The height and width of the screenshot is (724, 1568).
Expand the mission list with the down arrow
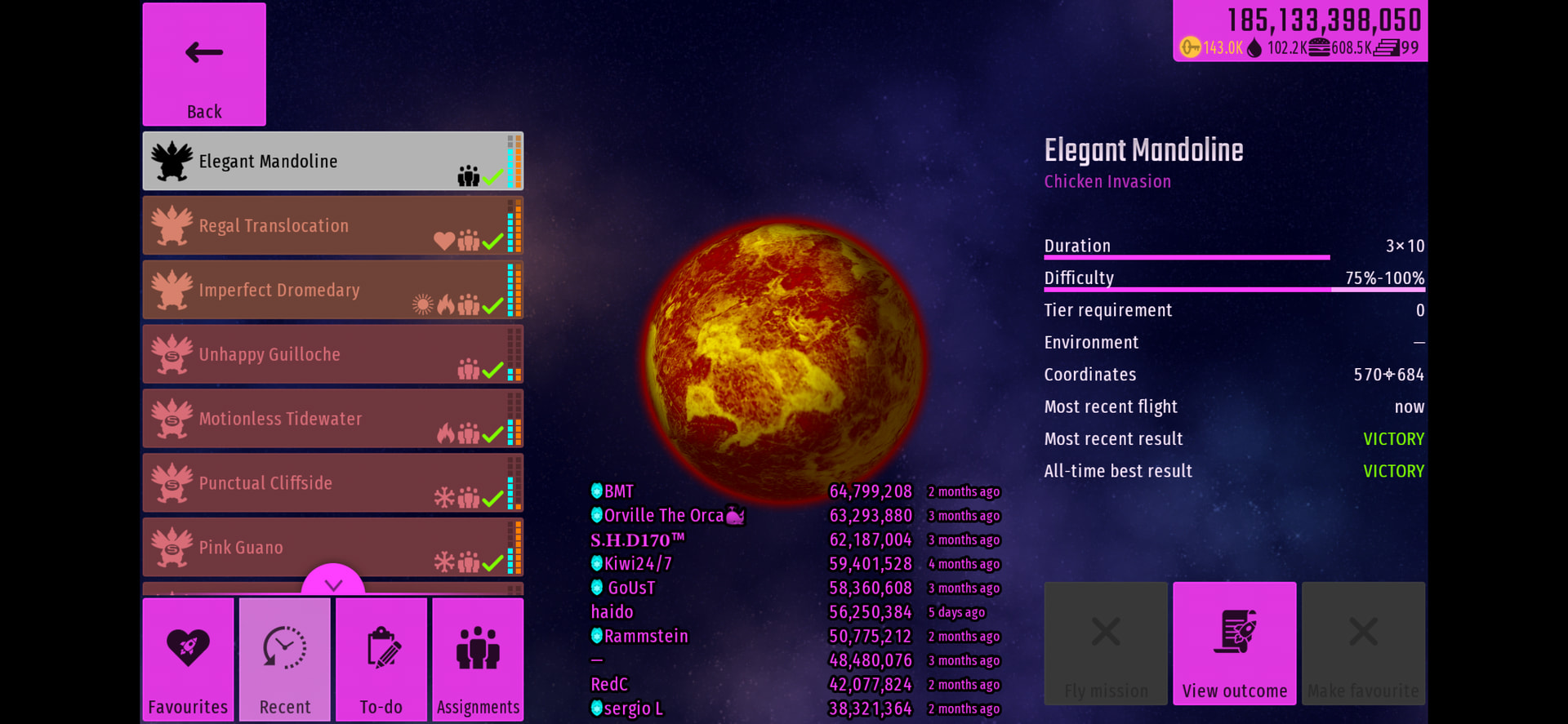pyautogui.click(x=333, y=583)
